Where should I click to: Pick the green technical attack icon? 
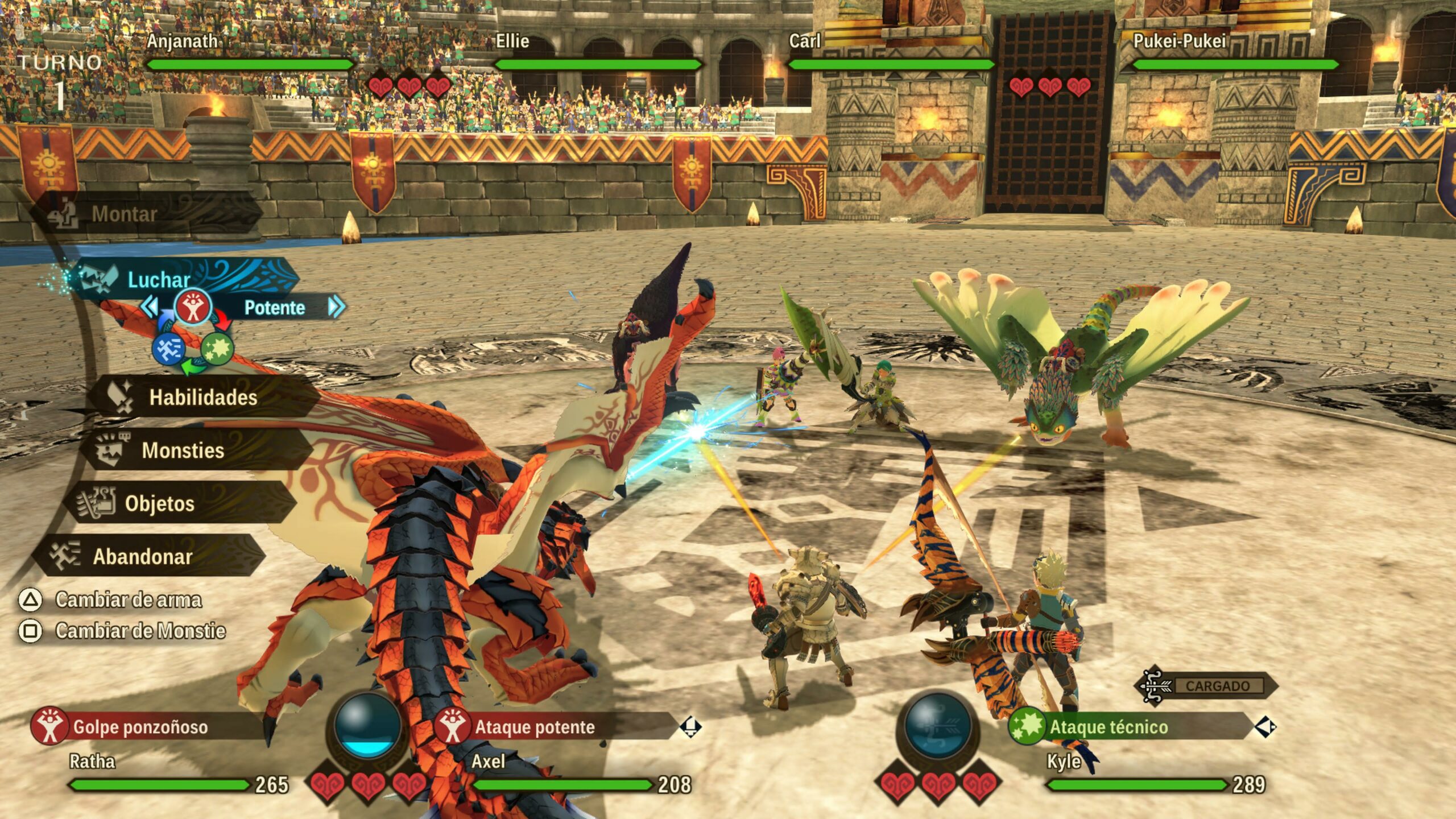coord(217,348)
